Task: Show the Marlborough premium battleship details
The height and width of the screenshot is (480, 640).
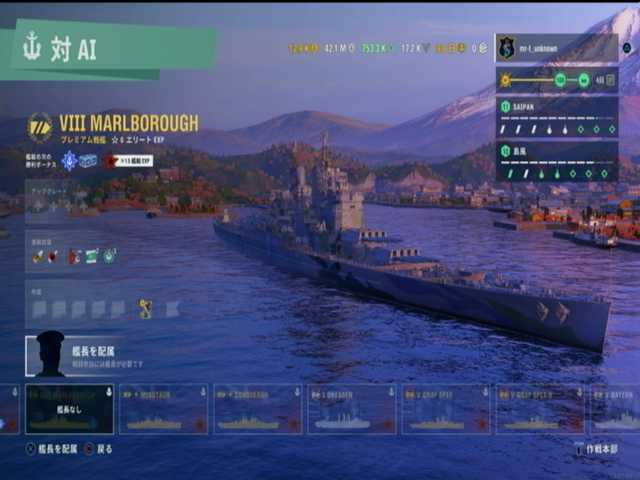Action: 128,123
